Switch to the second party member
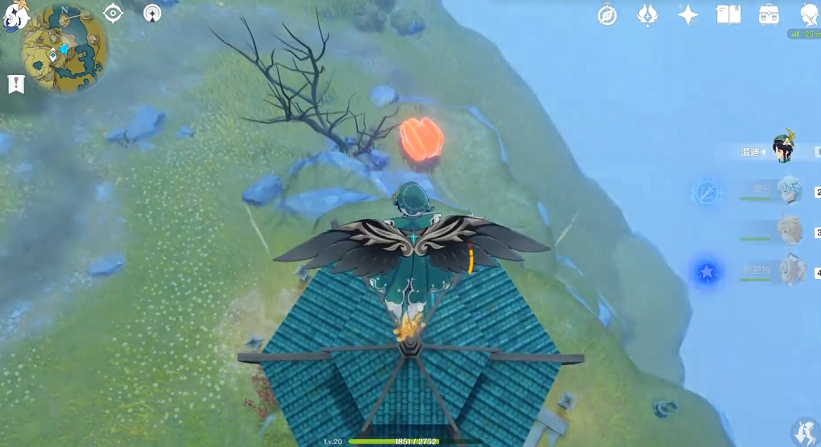This screenshot has height=447, width=821. (x=787, y=191)
